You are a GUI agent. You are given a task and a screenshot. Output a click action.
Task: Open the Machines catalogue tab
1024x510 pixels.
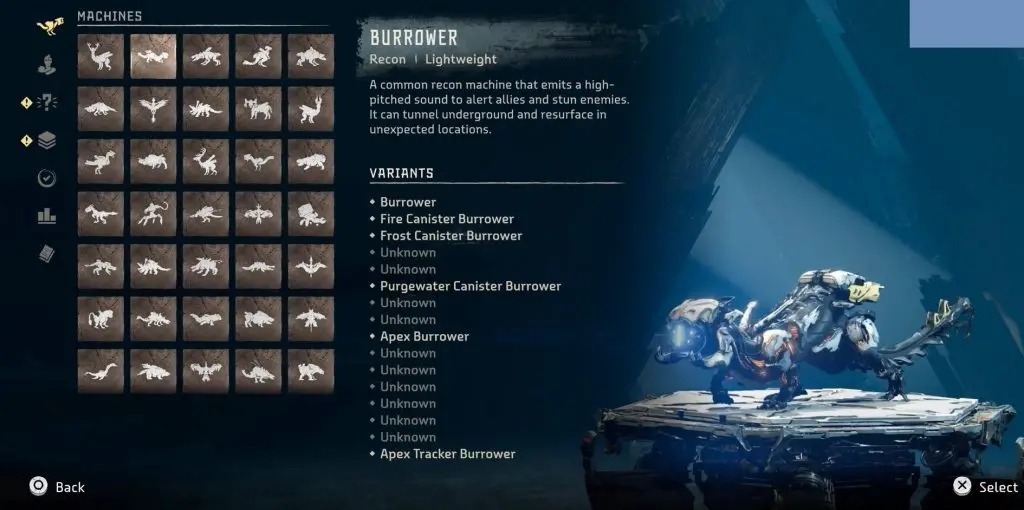46,27
